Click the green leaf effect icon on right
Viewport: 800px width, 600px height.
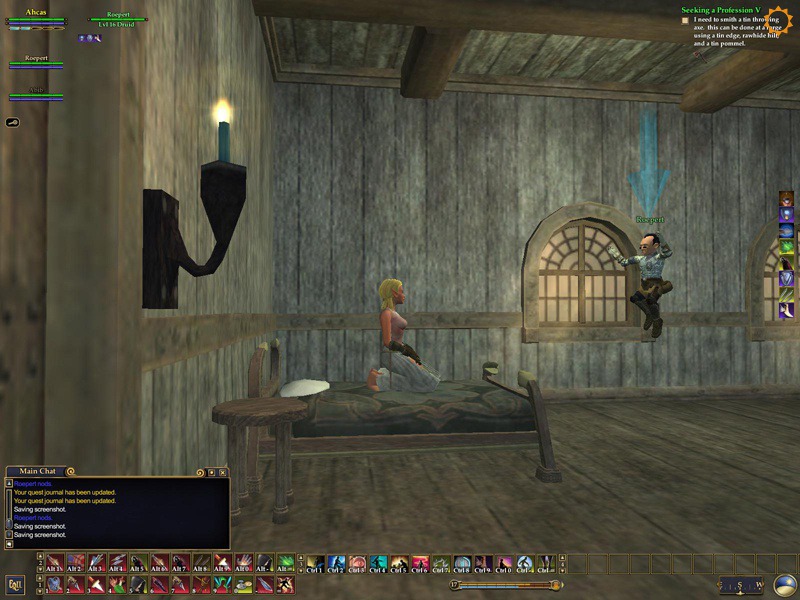787,246
